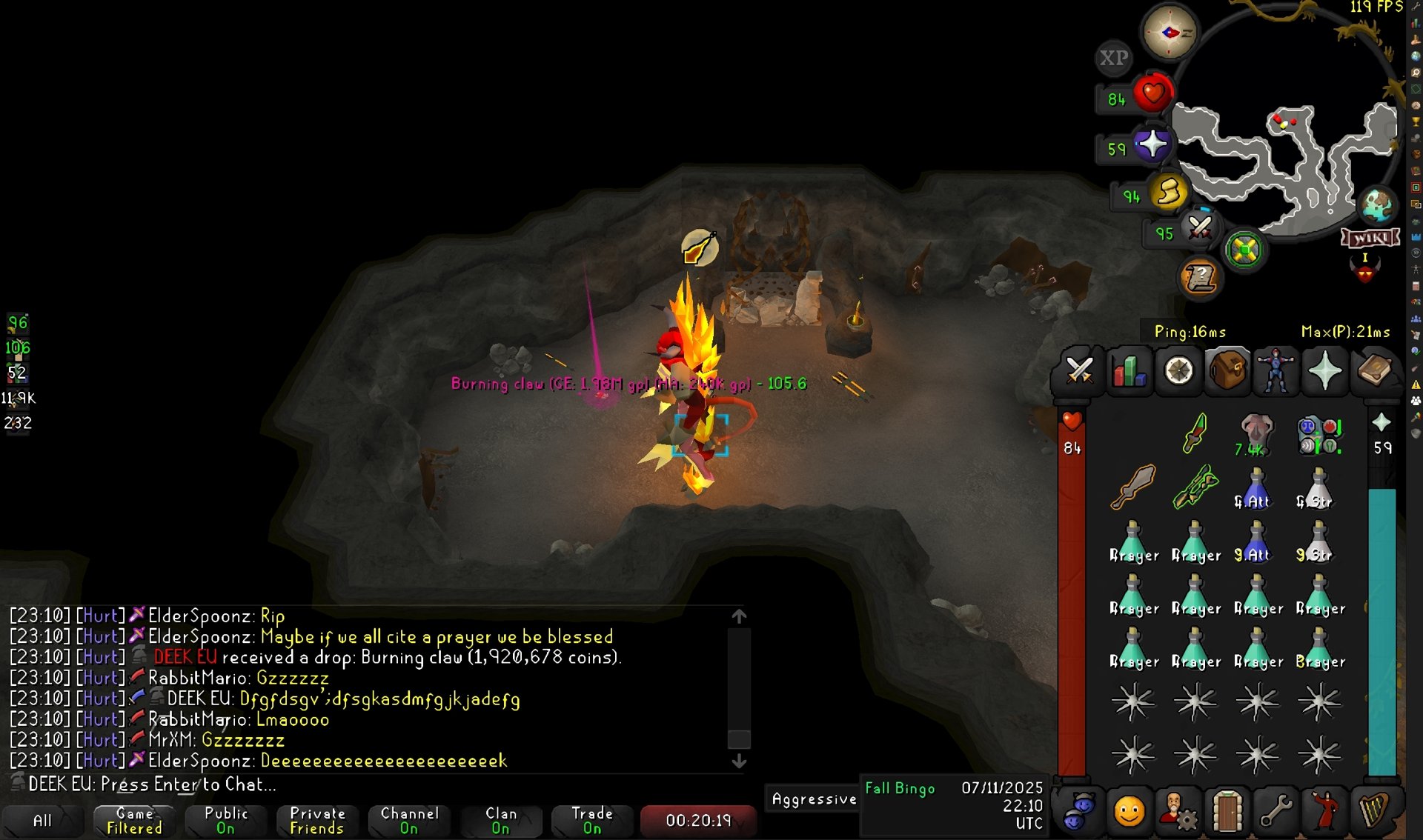Select the dagger in the inventory
Image resolution: width=1423 pixels, height=840 pixels.
[1194, 433]
